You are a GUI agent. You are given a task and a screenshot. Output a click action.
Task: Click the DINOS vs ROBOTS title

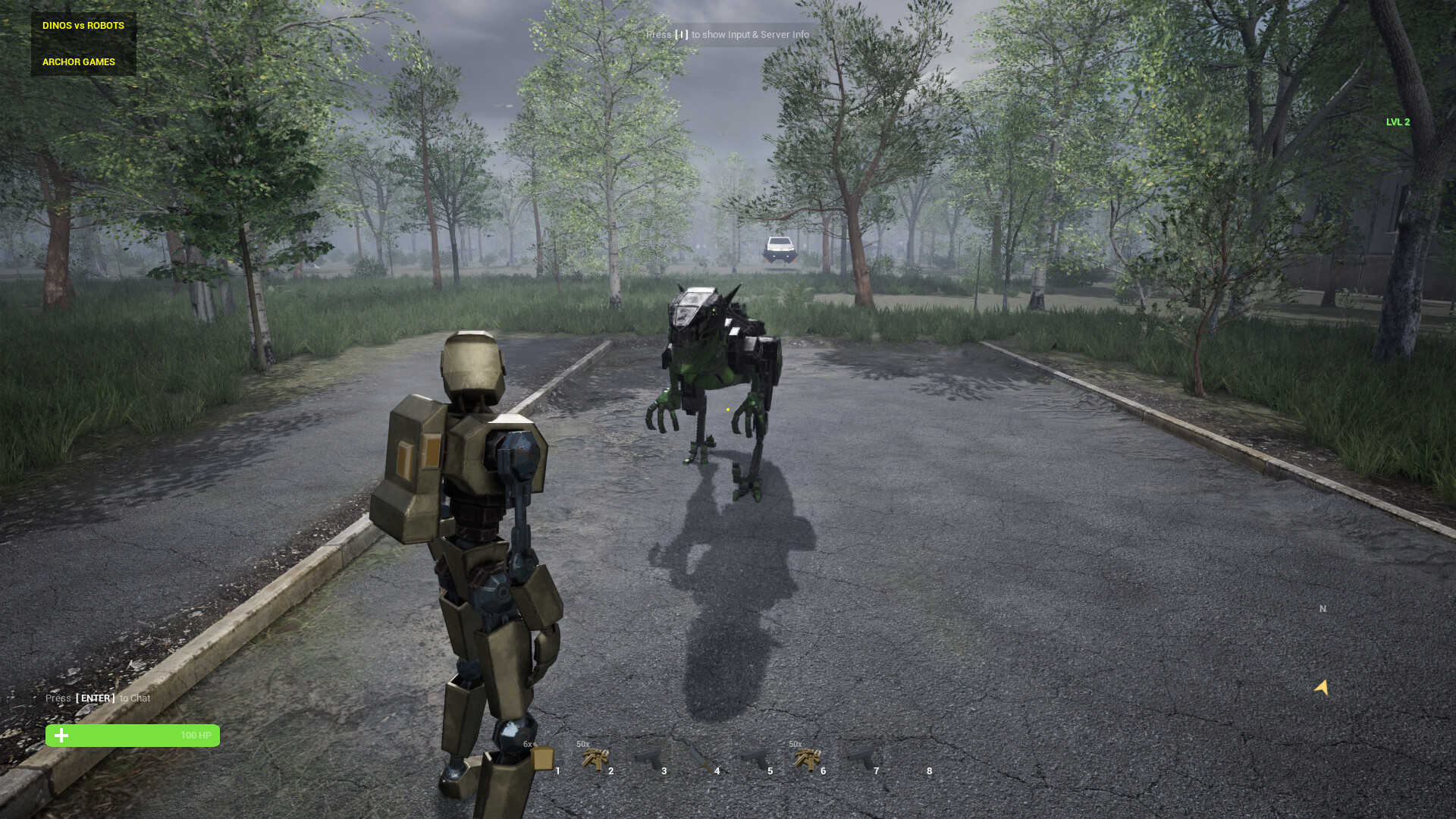(82, 25)
